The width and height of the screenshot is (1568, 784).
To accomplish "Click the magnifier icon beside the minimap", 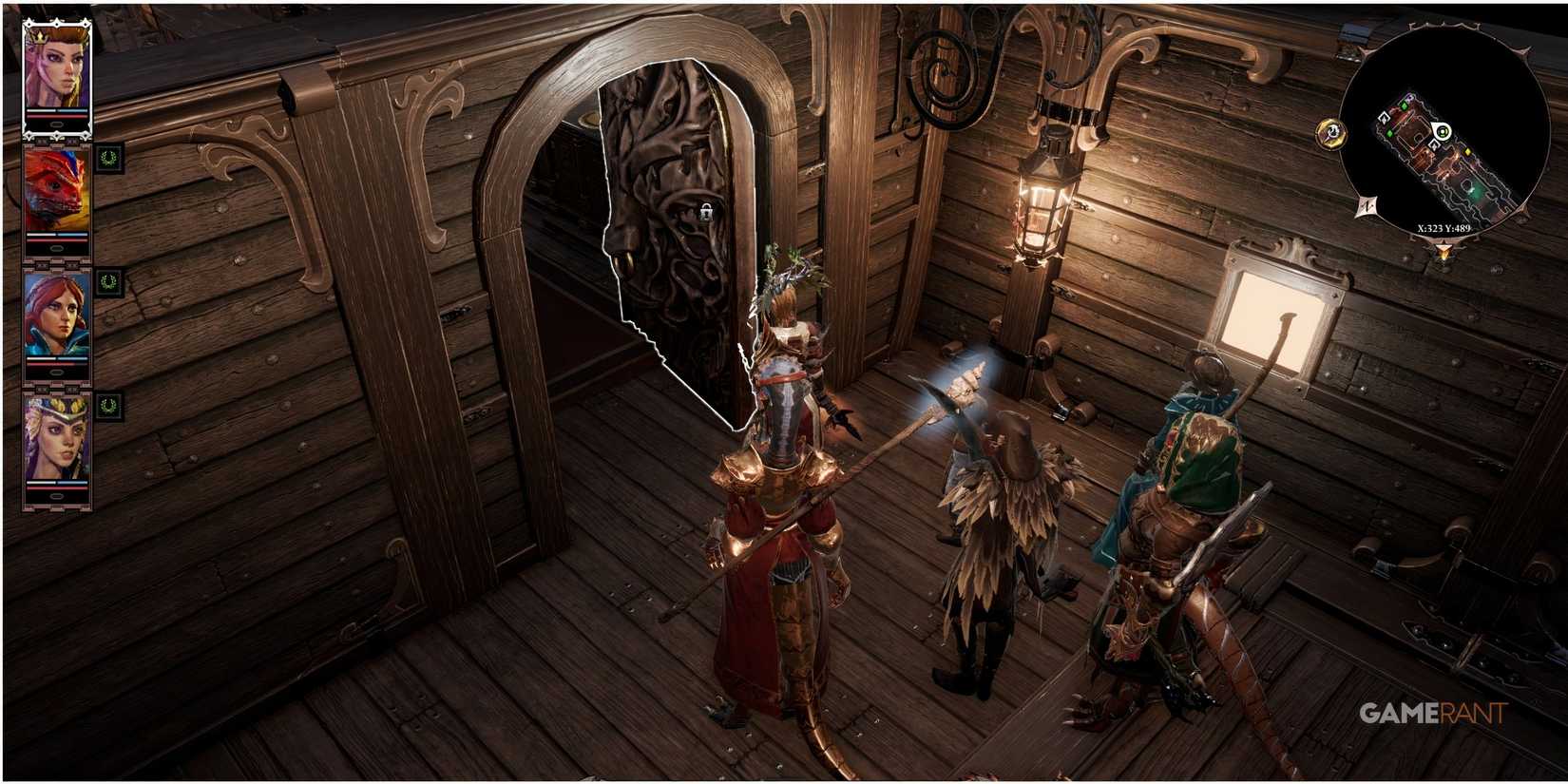I will [x=1330, y=132].
